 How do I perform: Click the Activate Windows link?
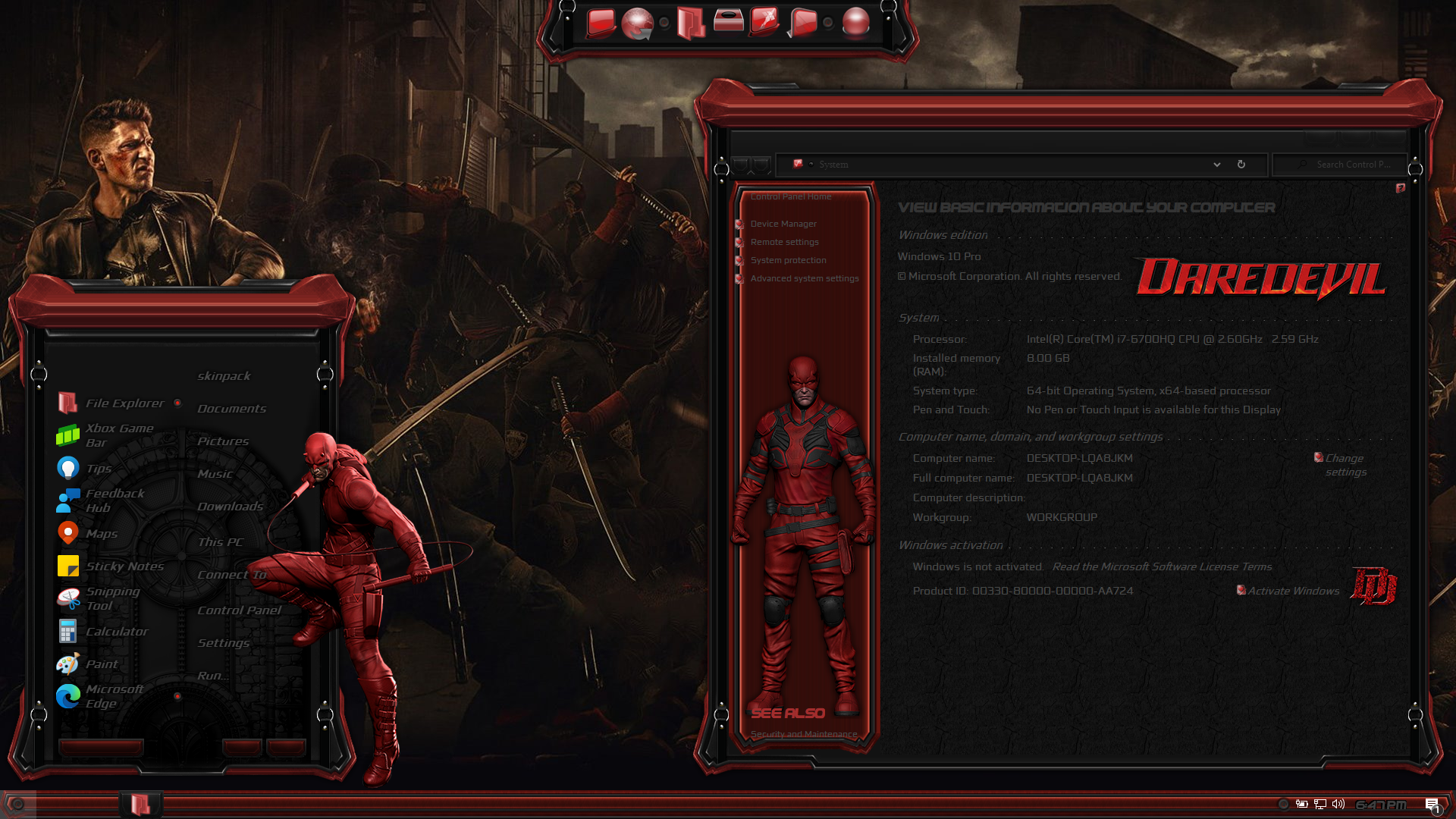point(1293,591)
